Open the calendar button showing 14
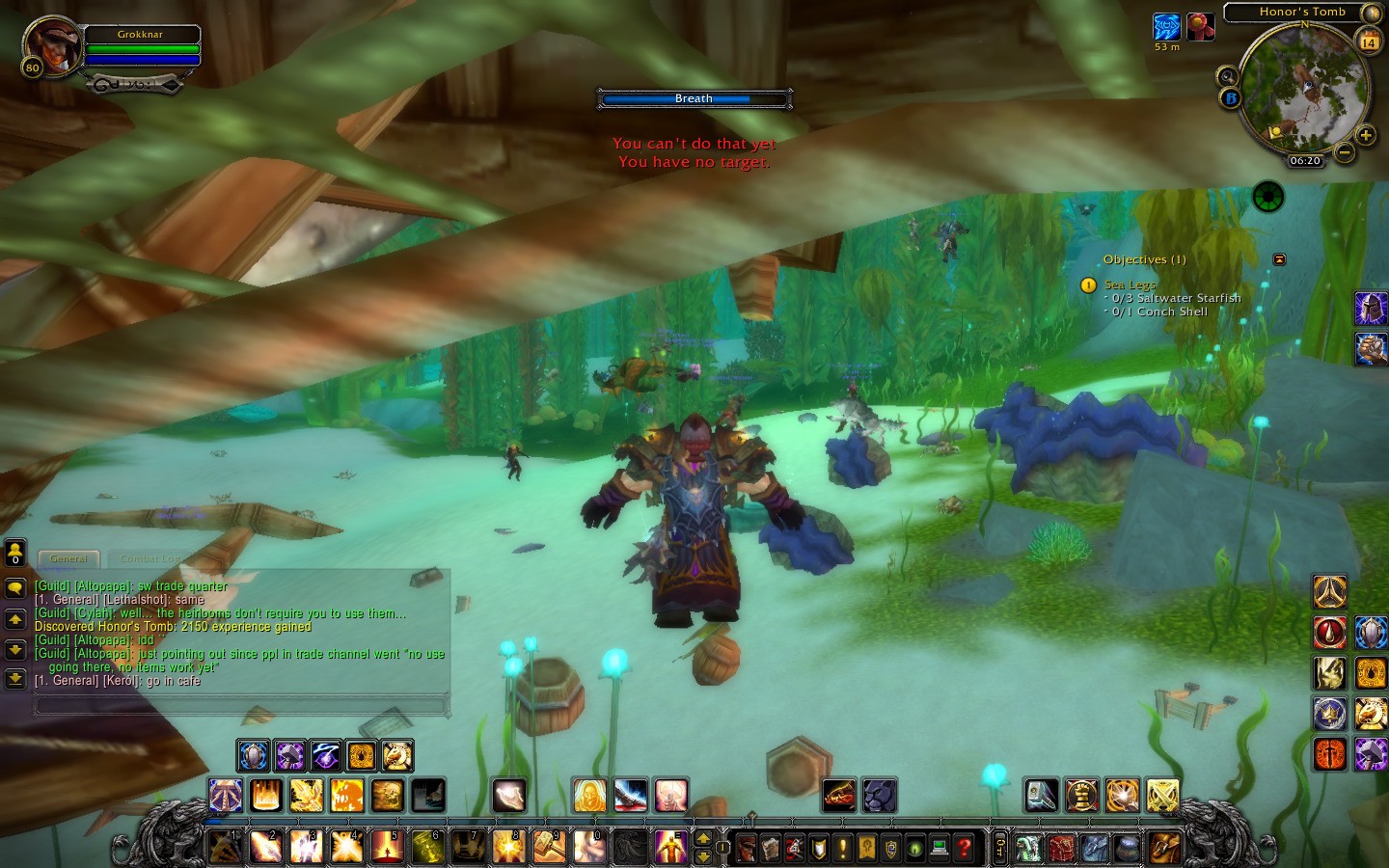The height and width of the screenshot is (868, 1389). pyautogui.click(x=1369, y=41)
